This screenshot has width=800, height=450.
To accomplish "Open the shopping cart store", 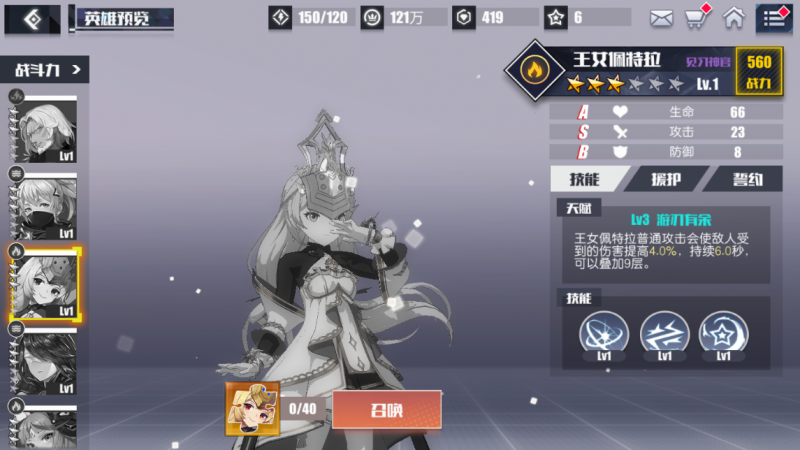I will tap(696, 17).
